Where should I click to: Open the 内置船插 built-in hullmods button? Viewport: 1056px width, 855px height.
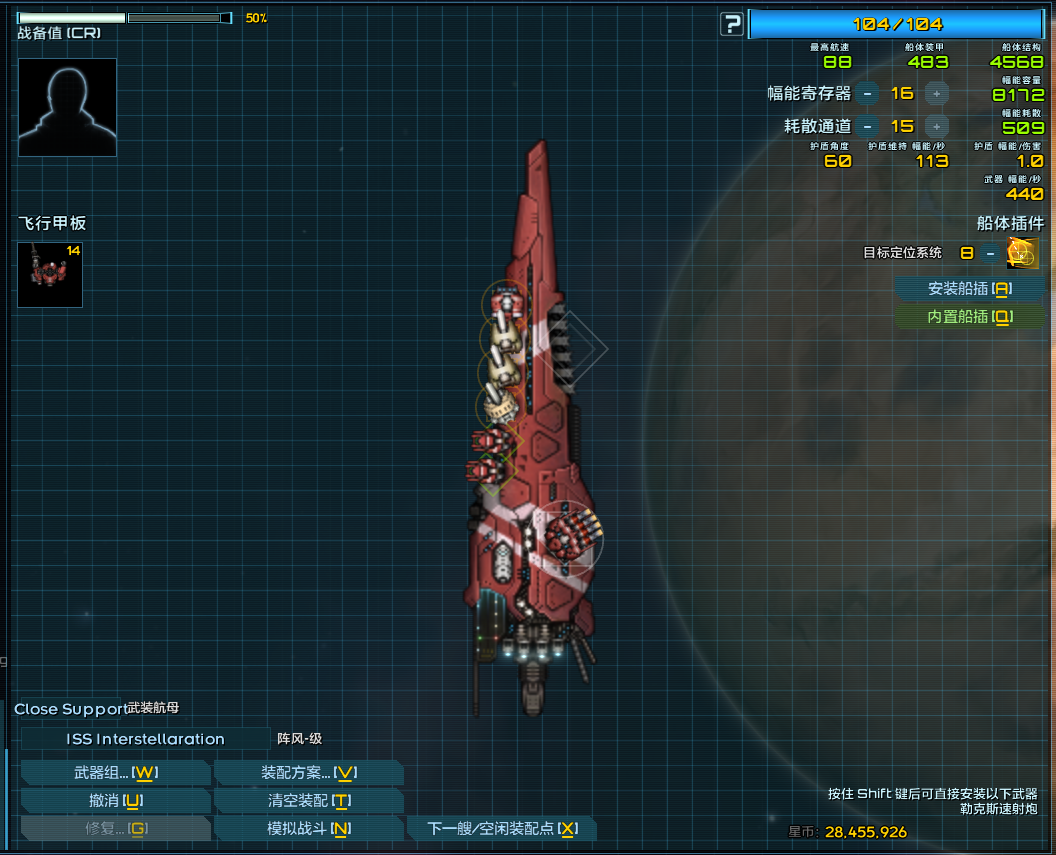[970, 317]
